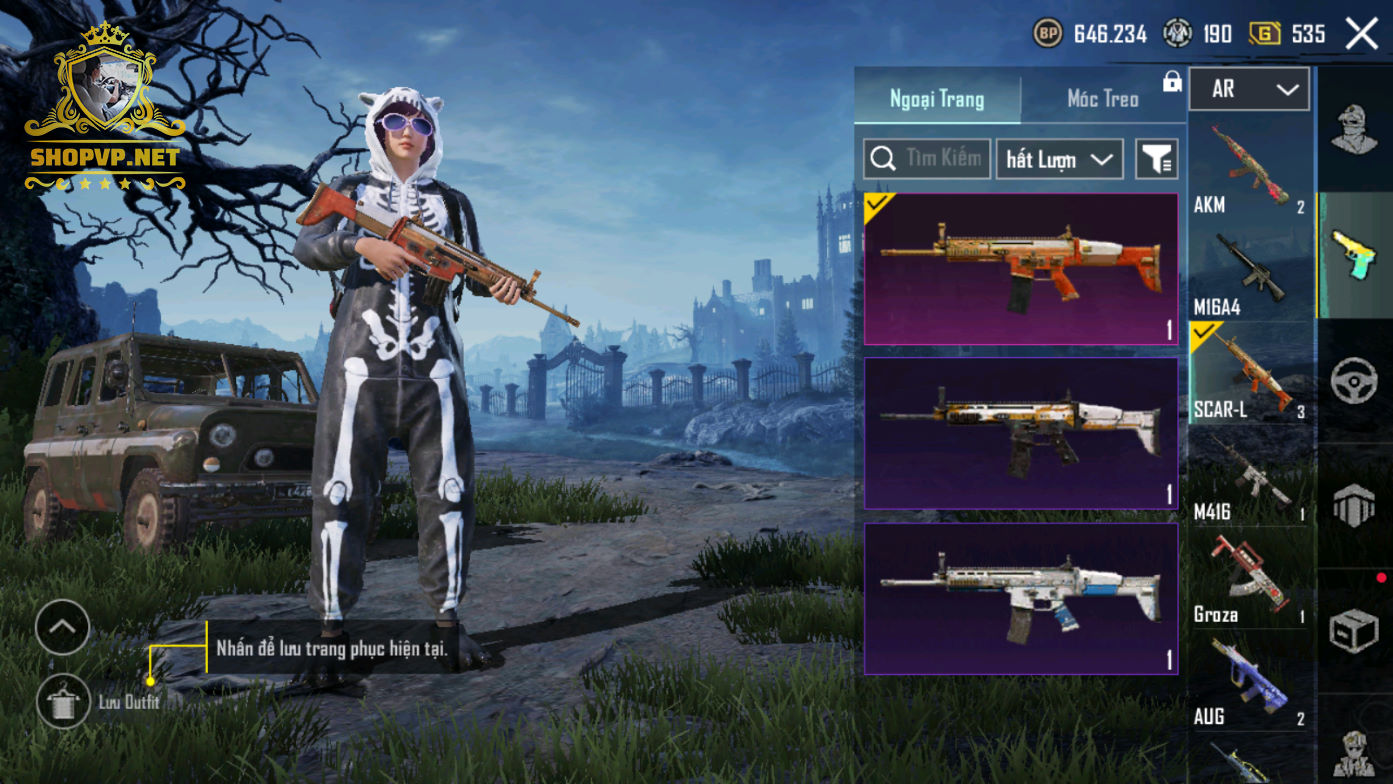Save current outfit with Lưu Outfit
The image size is (1393, 784).
click(64, 701)
